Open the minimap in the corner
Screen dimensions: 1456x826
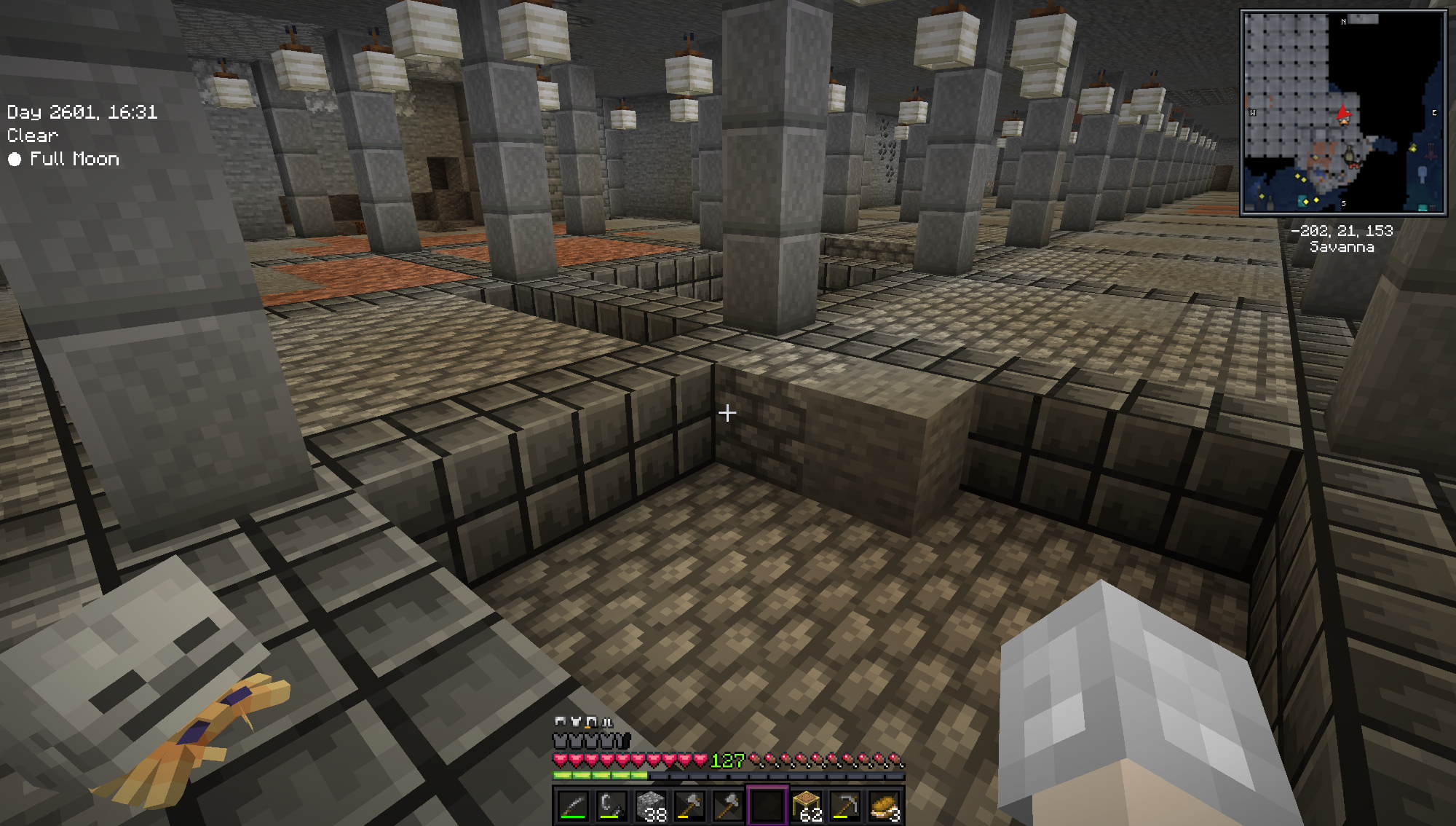tap(1343, 112)
